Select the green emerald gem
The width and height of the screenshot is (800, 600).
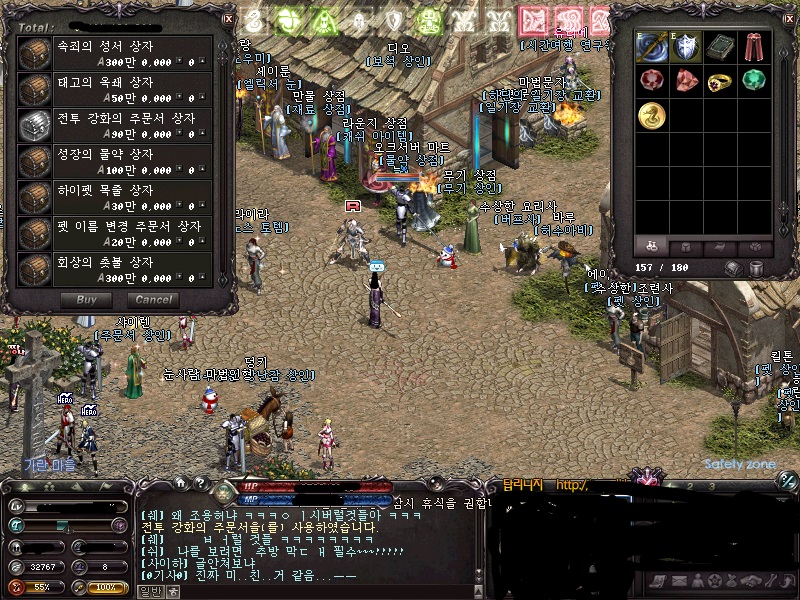[x=754, y=81]
